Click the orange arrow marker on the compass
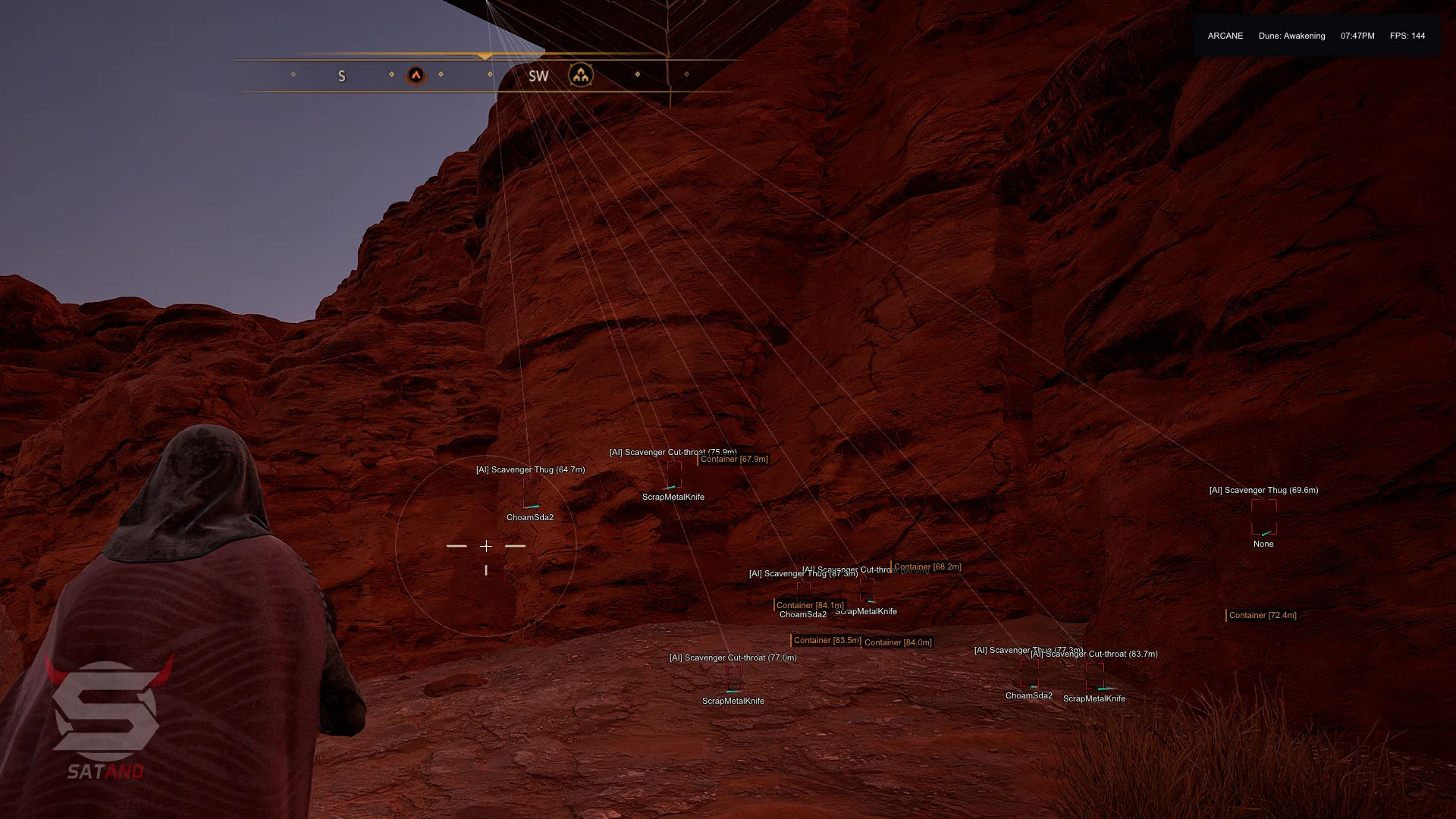The image size is (1456, 819). [416, 75]
